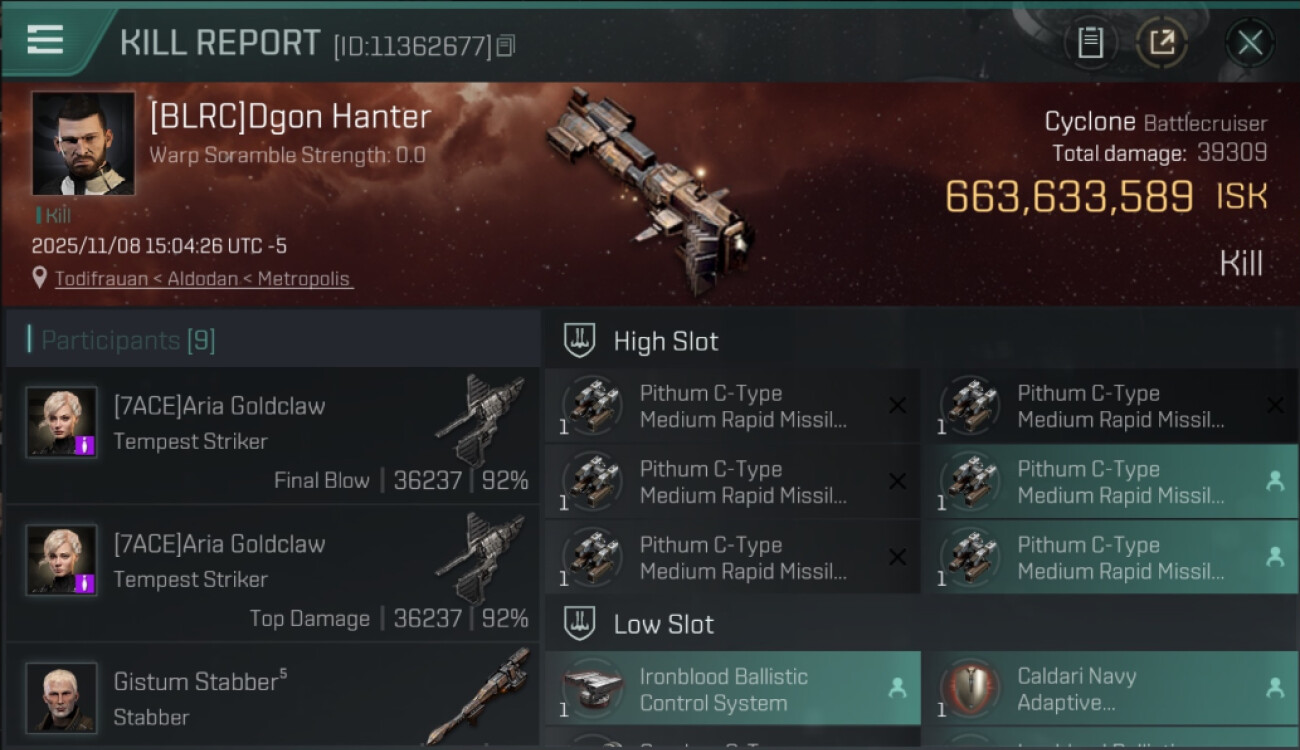Image resolution: width=1300 pixels, height=750 pixels.
Task: Open the hamburger menu
Action: (x=45, y=40)
